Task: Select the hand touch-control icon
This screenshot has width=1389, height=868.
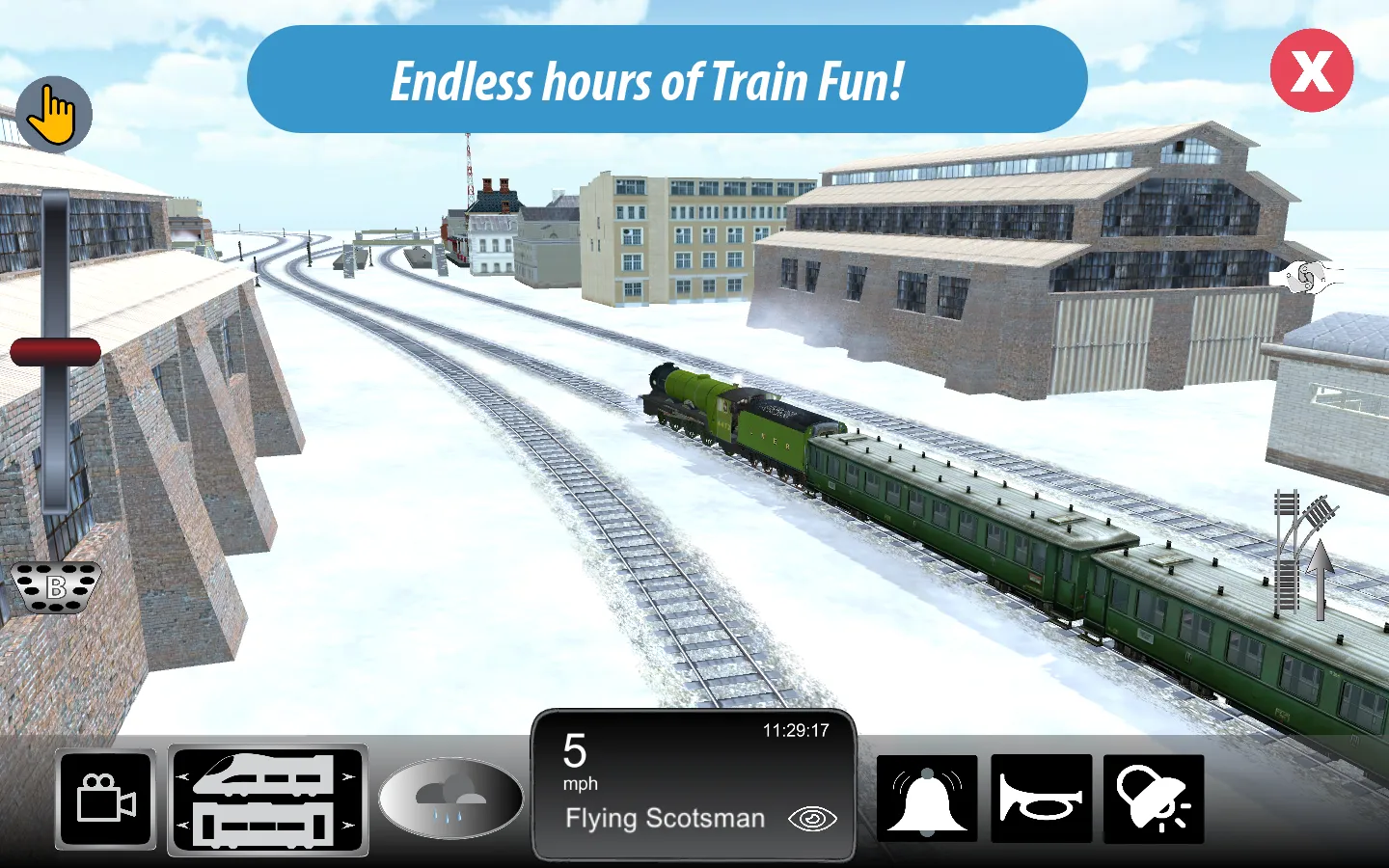Action: [54, 113]
